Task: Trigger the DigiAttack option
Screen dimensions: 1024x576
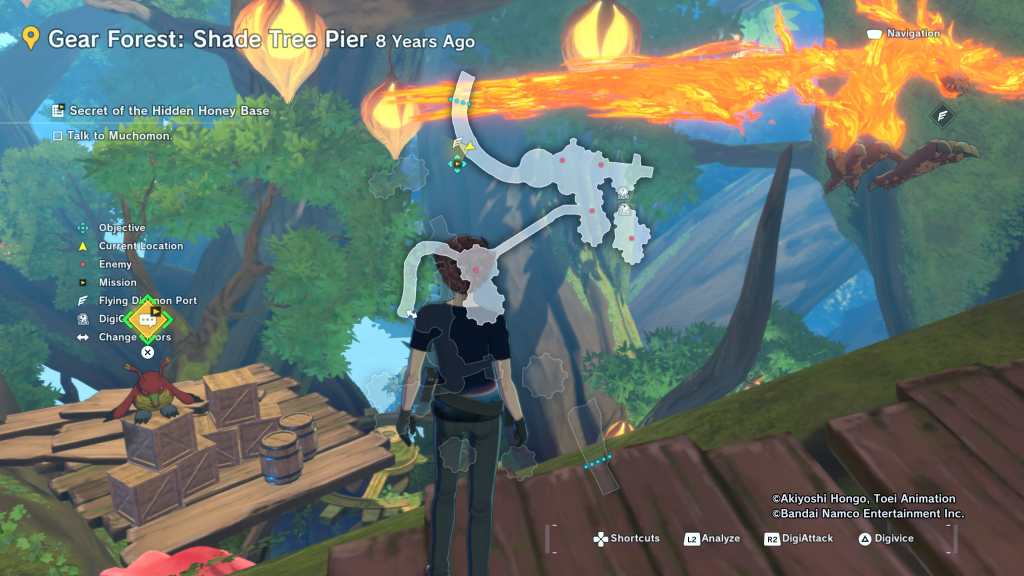Action: 796,539
